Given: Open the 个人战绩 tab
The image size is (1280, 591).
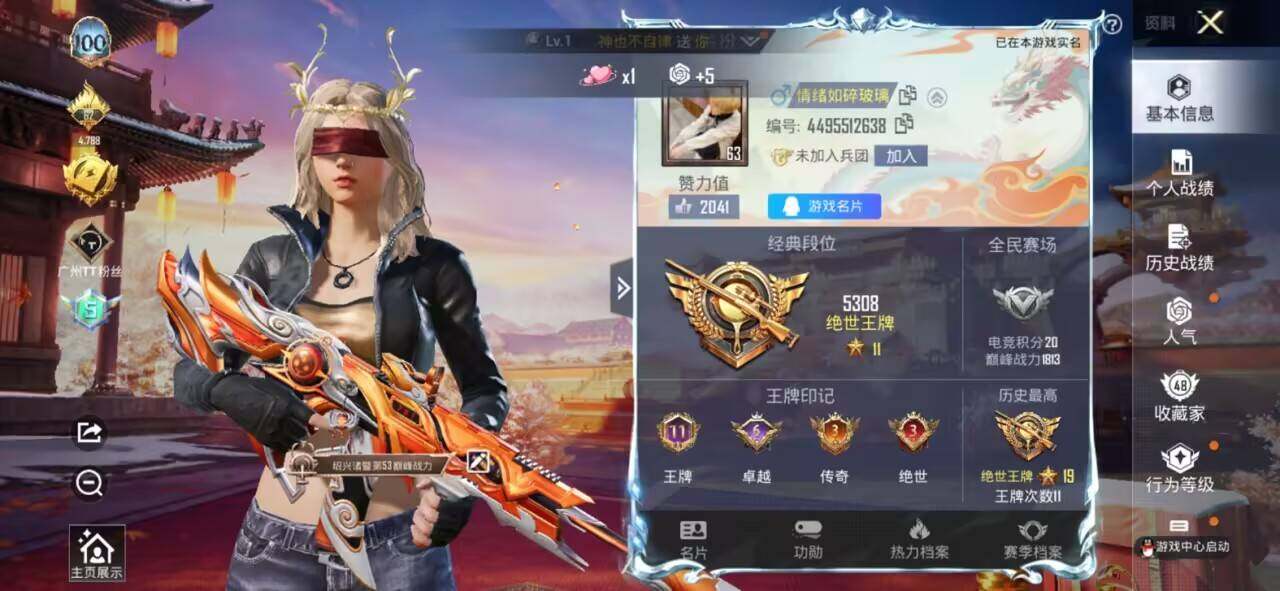Looking at the screenshot, I should pos(1180,173).
